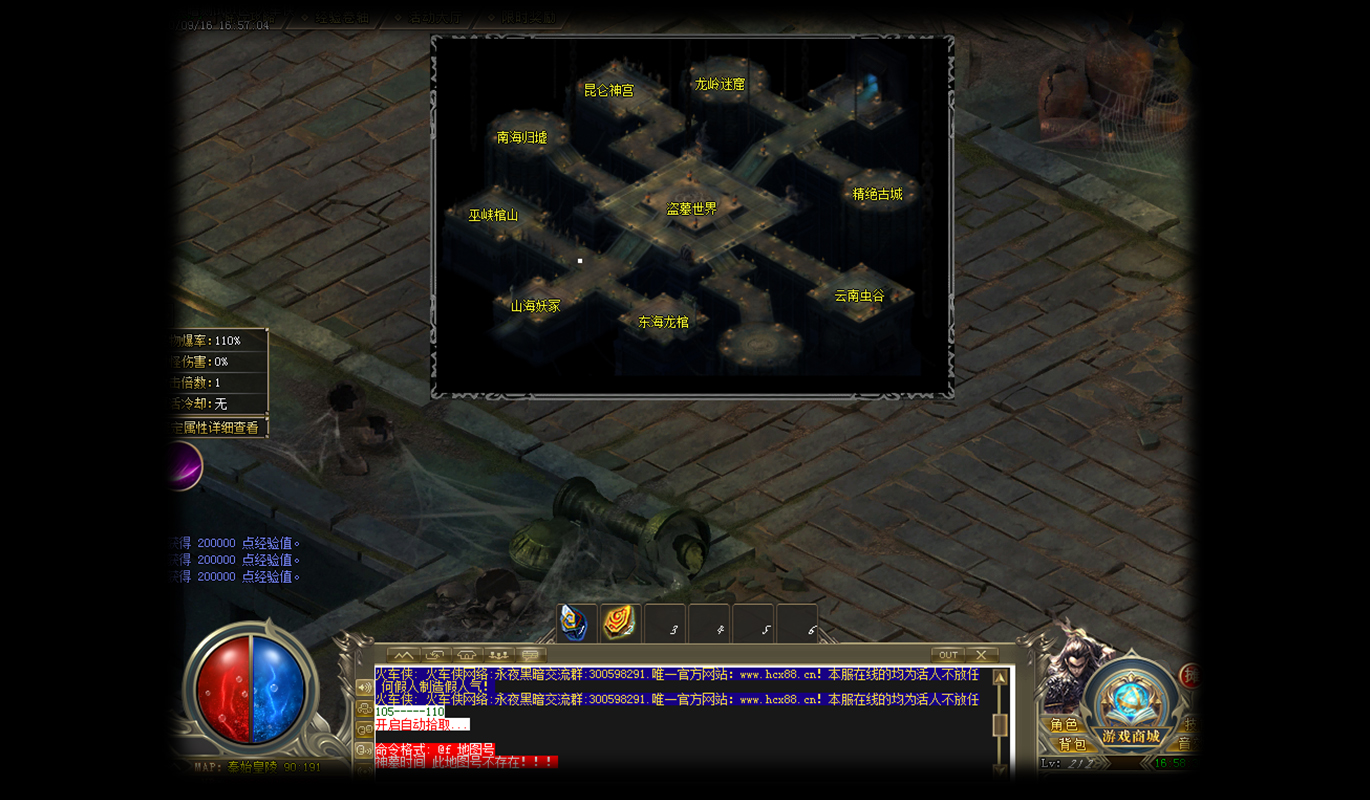Viewport: 1370px width, 800px height.
Task: Choose the 山海妖冢 map location
Action: coord(536,306)
